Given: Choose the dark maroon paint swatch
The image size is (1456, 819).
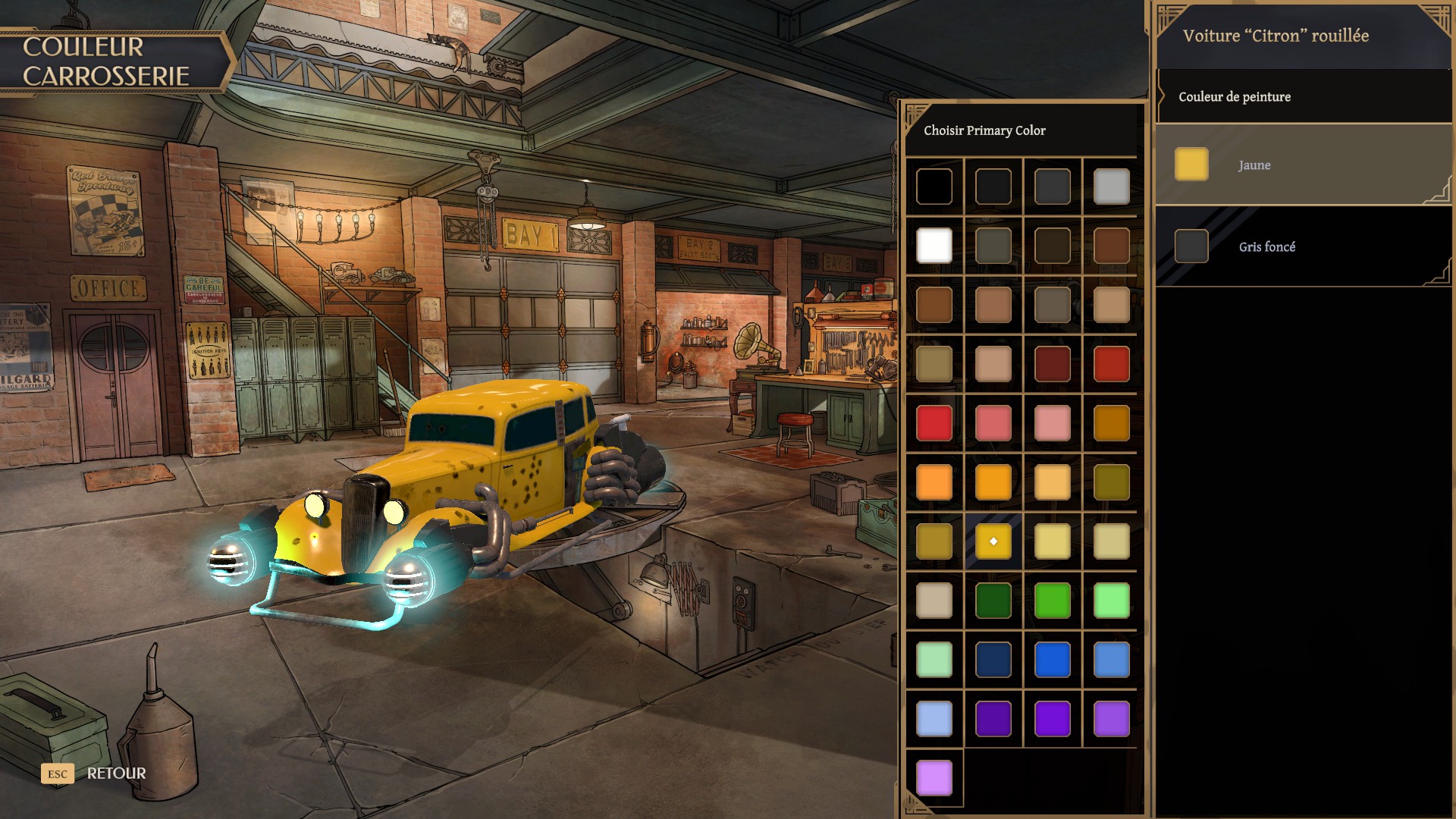Looking at the screenshot, I should pyautogui.click(x=1053, y=364).
